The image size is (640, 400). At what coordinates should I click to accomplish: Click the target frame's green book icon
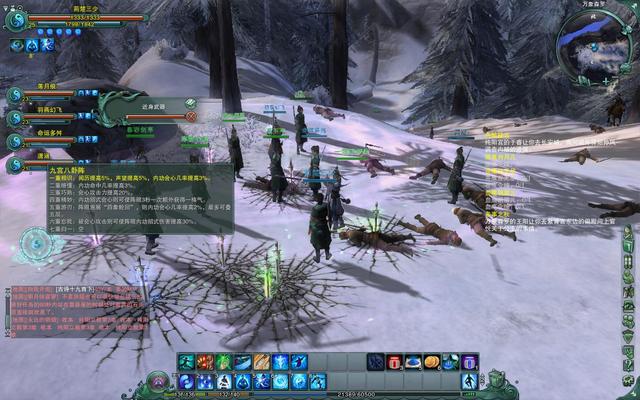point(190,103)
